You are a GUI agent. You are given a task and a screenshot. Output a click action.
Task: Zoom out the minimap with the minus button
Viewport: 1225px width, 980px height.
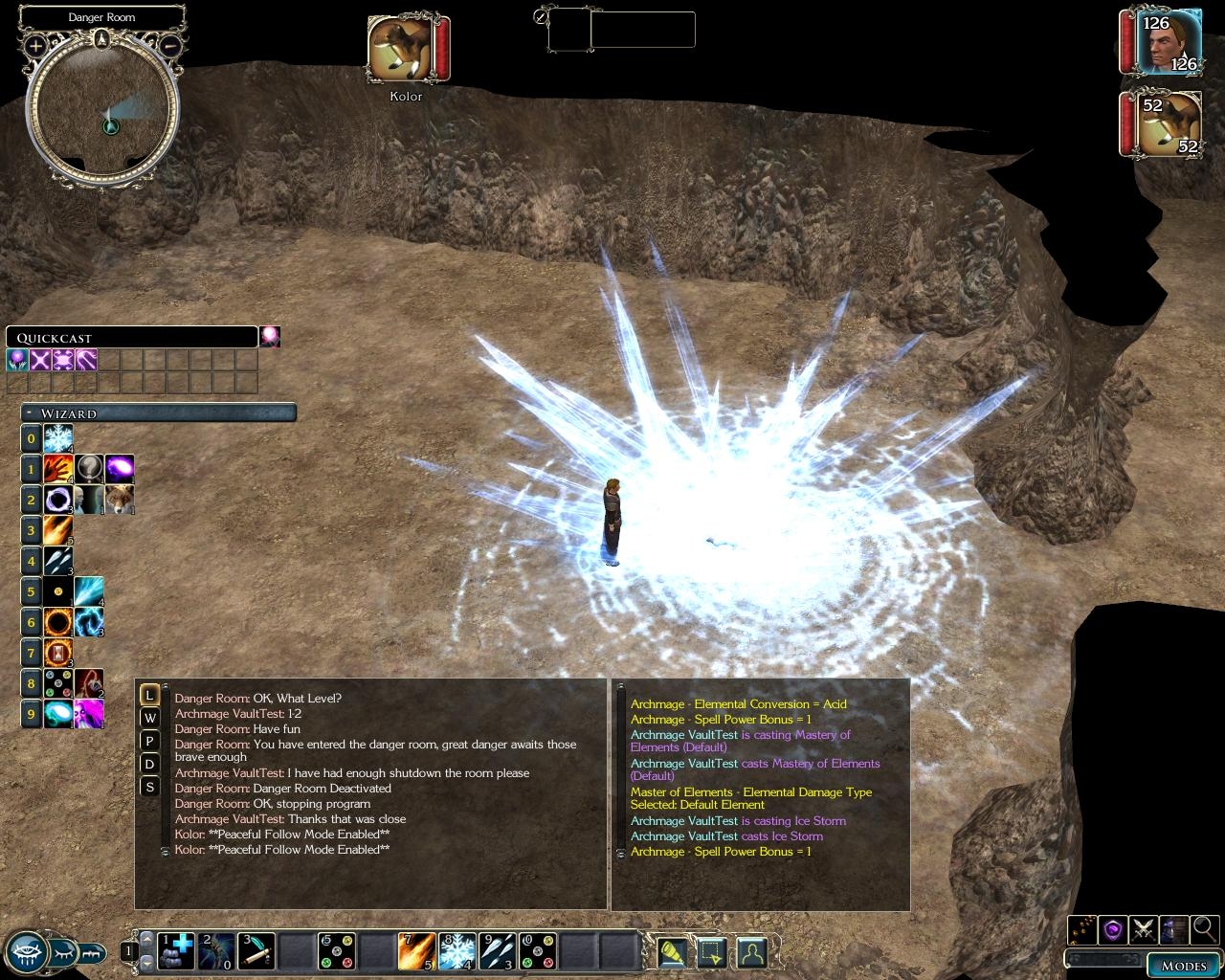click(169, 45)
